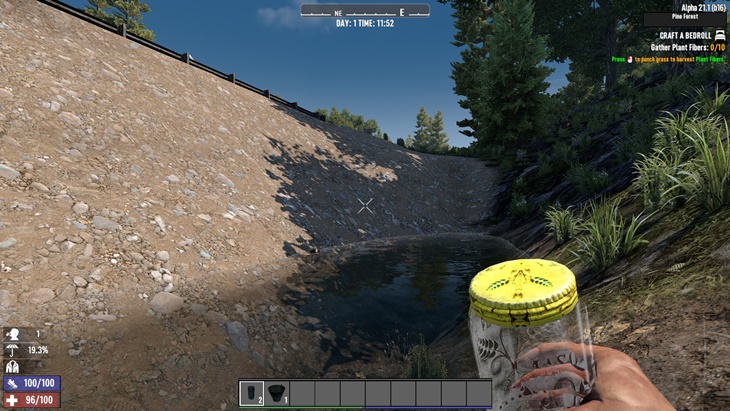This screenshot has width=730, height=411.
Task: Open the Craft a Bedroll quest tracker
Action: [683, 35]
